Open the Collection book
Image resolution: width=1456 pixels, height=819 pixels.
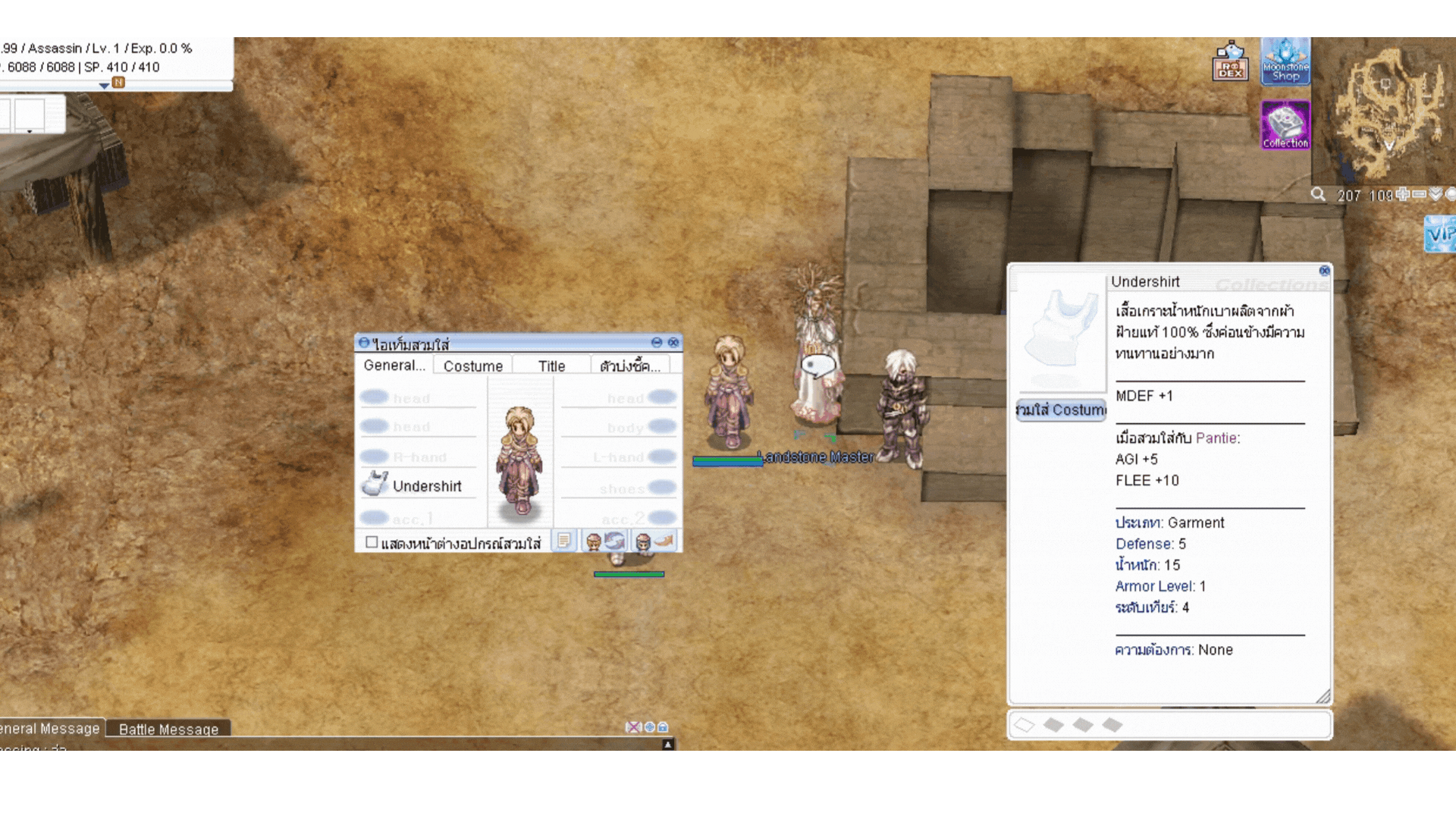pos(1285,125)
